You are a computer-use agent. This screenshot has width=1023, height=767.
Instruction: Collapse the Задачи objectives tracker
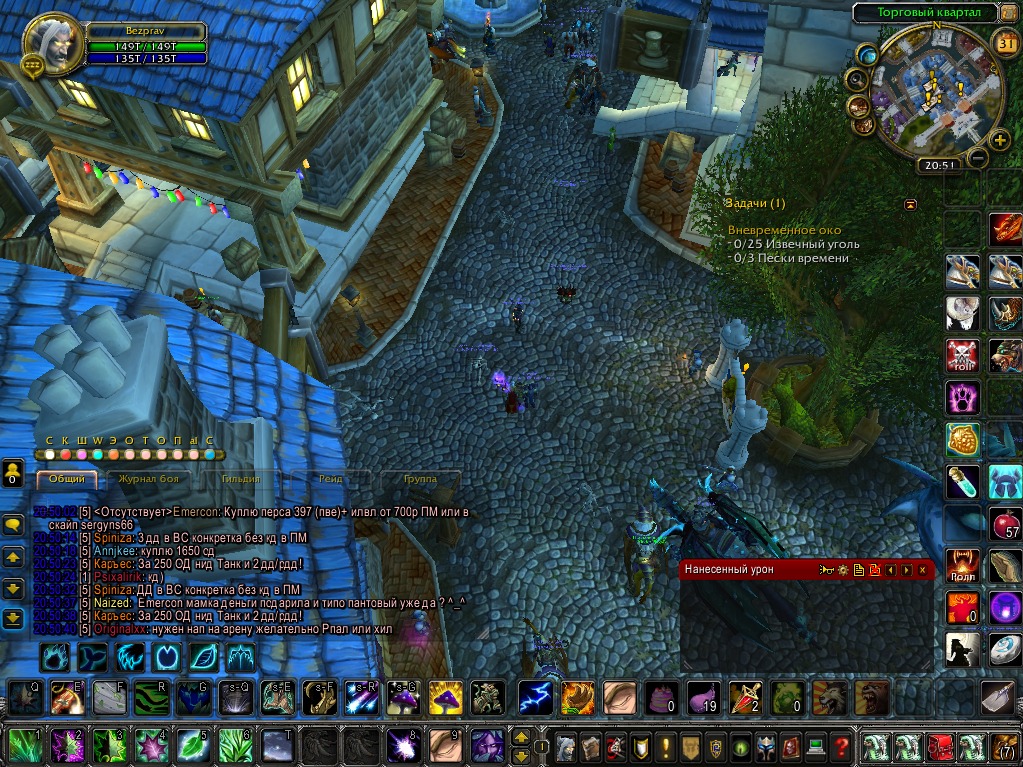[910, 204]
